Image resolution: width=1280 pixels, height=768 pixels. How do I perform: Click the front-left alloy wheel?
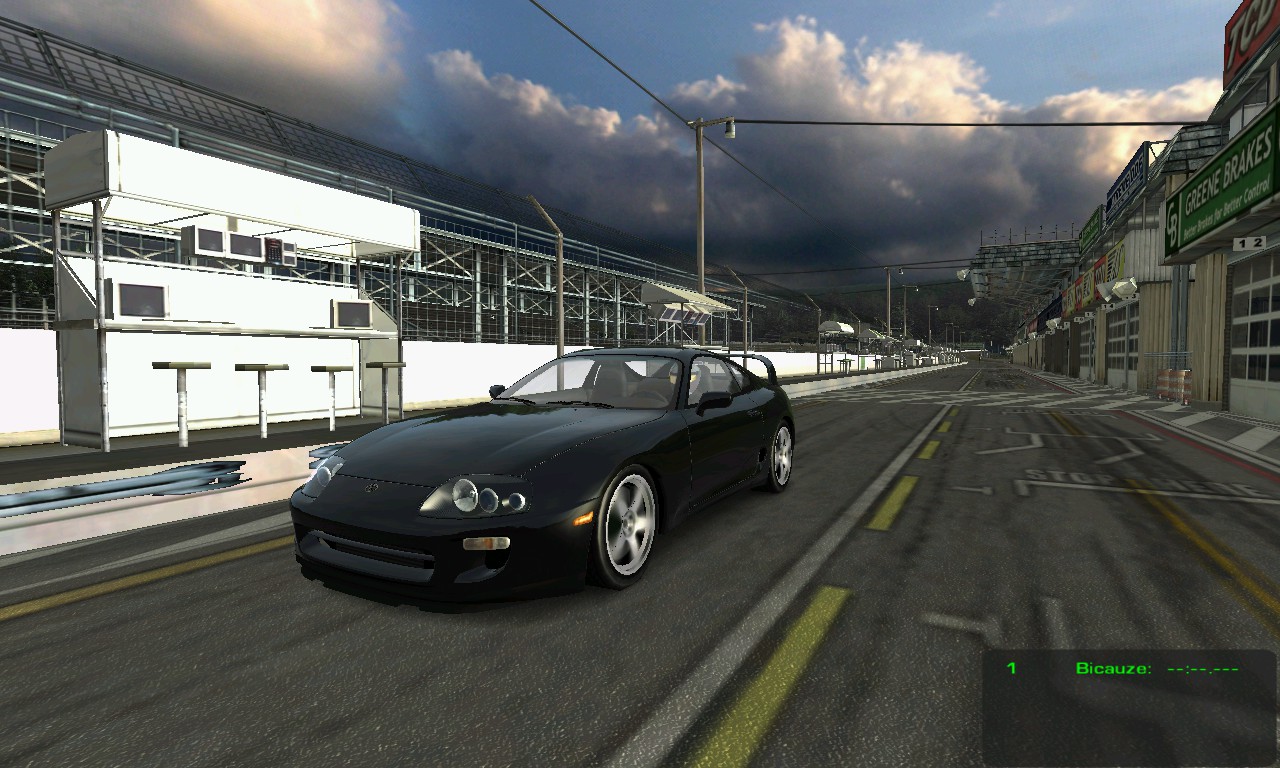628,521
